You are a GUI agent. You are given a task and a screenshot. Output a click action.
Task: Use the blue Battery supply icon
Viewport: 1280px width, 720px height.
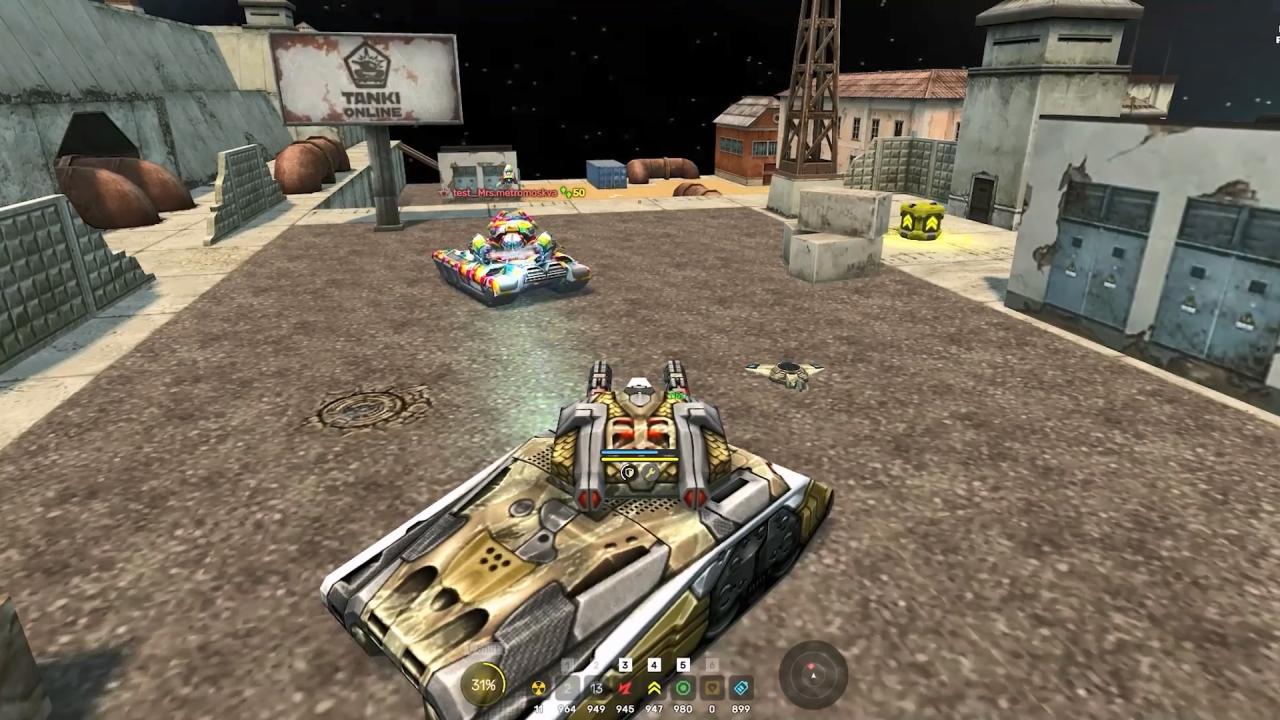point(741,688)
